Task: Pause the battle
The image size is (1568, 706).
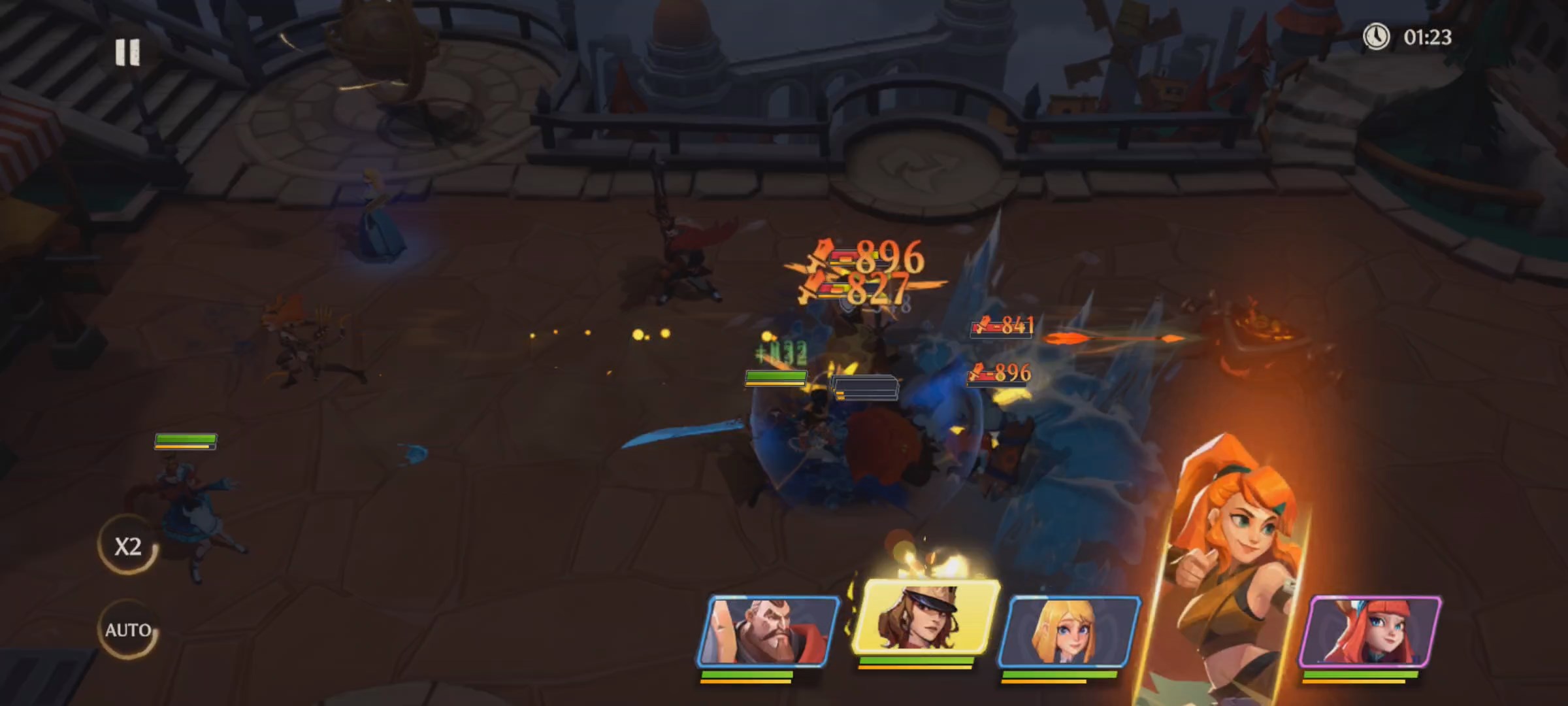Action: [x=127, y=52]
